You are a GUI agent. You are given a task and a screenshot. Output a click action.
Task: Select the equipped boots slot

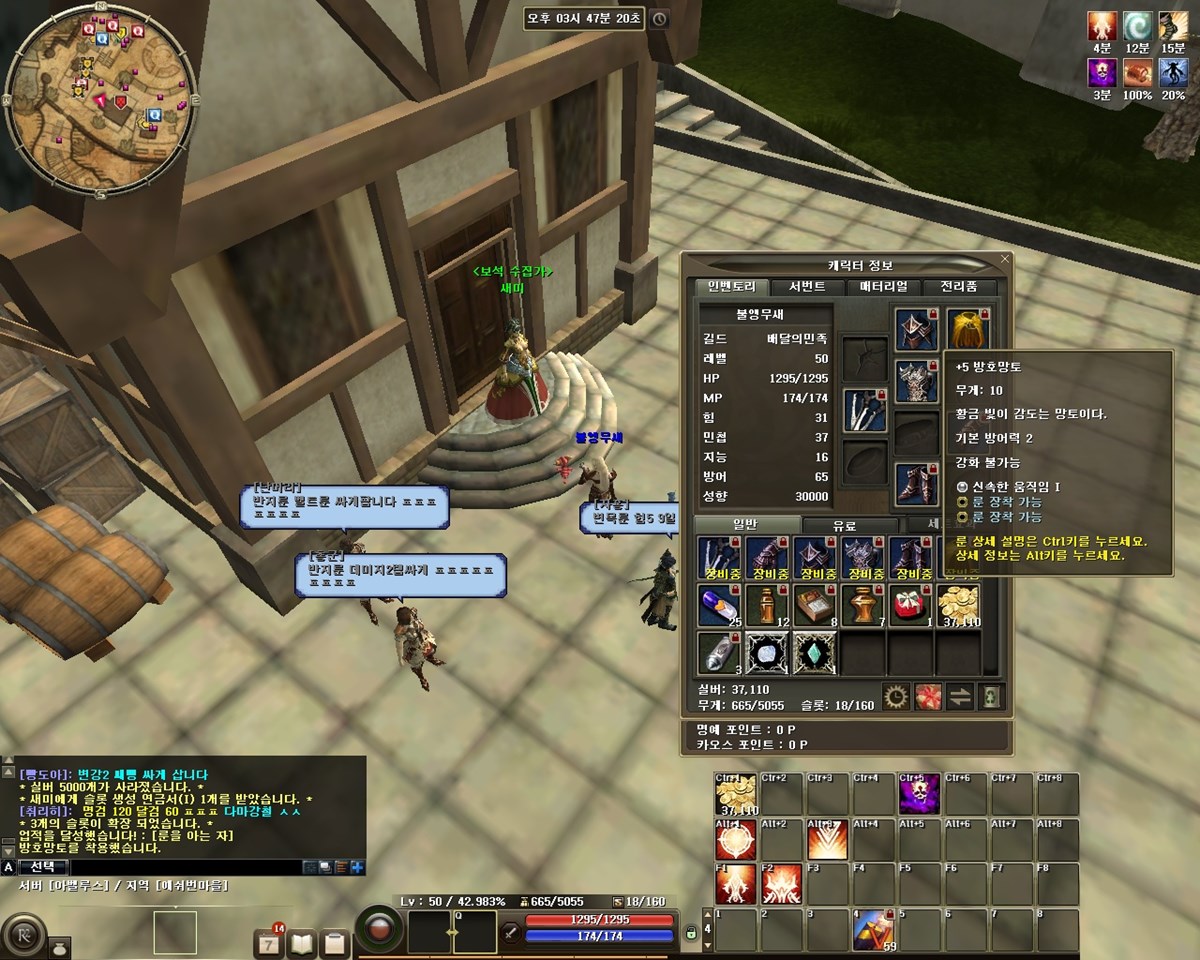coord(916,483)
